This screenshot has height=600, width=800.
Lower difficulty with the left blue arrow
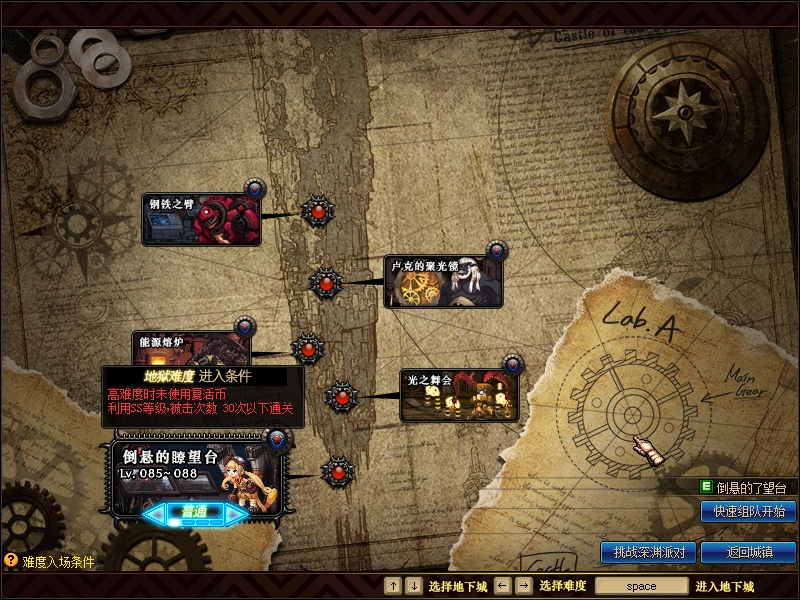pyautogui.click(x=156, y=513)
